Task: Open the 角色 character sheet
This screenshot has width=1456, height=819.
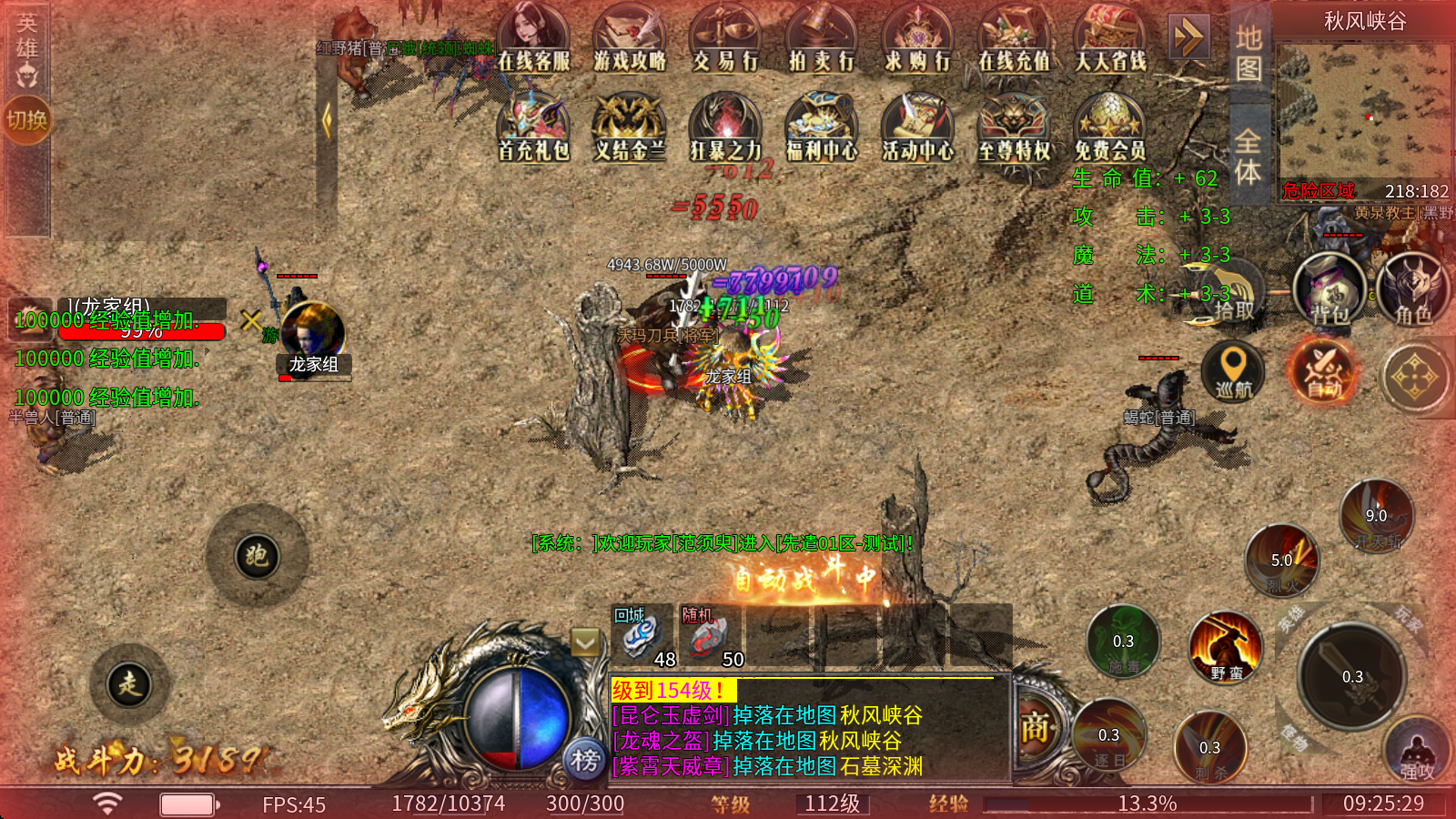Action: [1413, 289]
